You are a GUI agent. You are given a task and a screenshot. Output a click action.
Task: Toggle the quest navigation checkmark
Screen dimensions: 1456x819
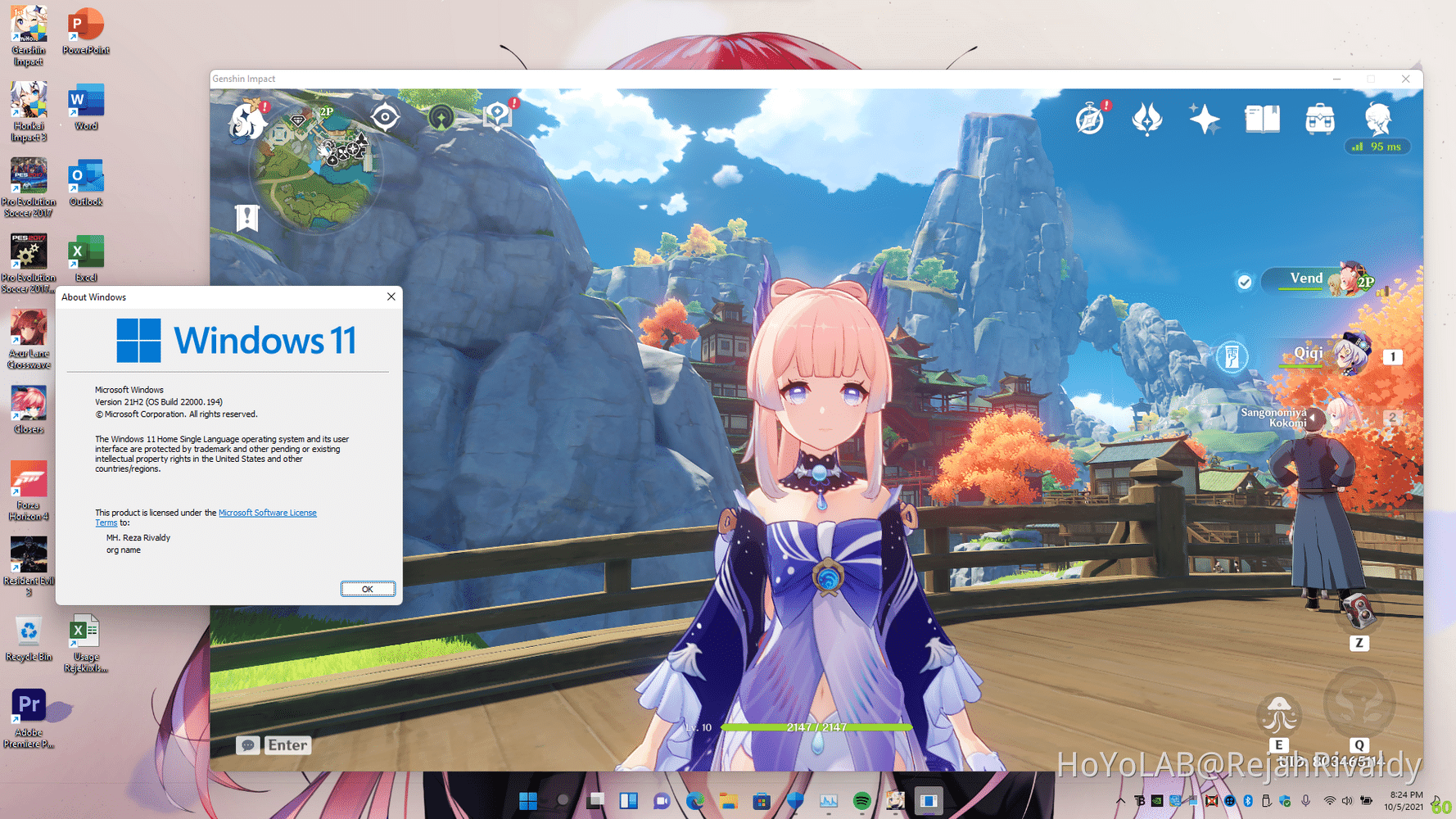[x=1246, y=282]
